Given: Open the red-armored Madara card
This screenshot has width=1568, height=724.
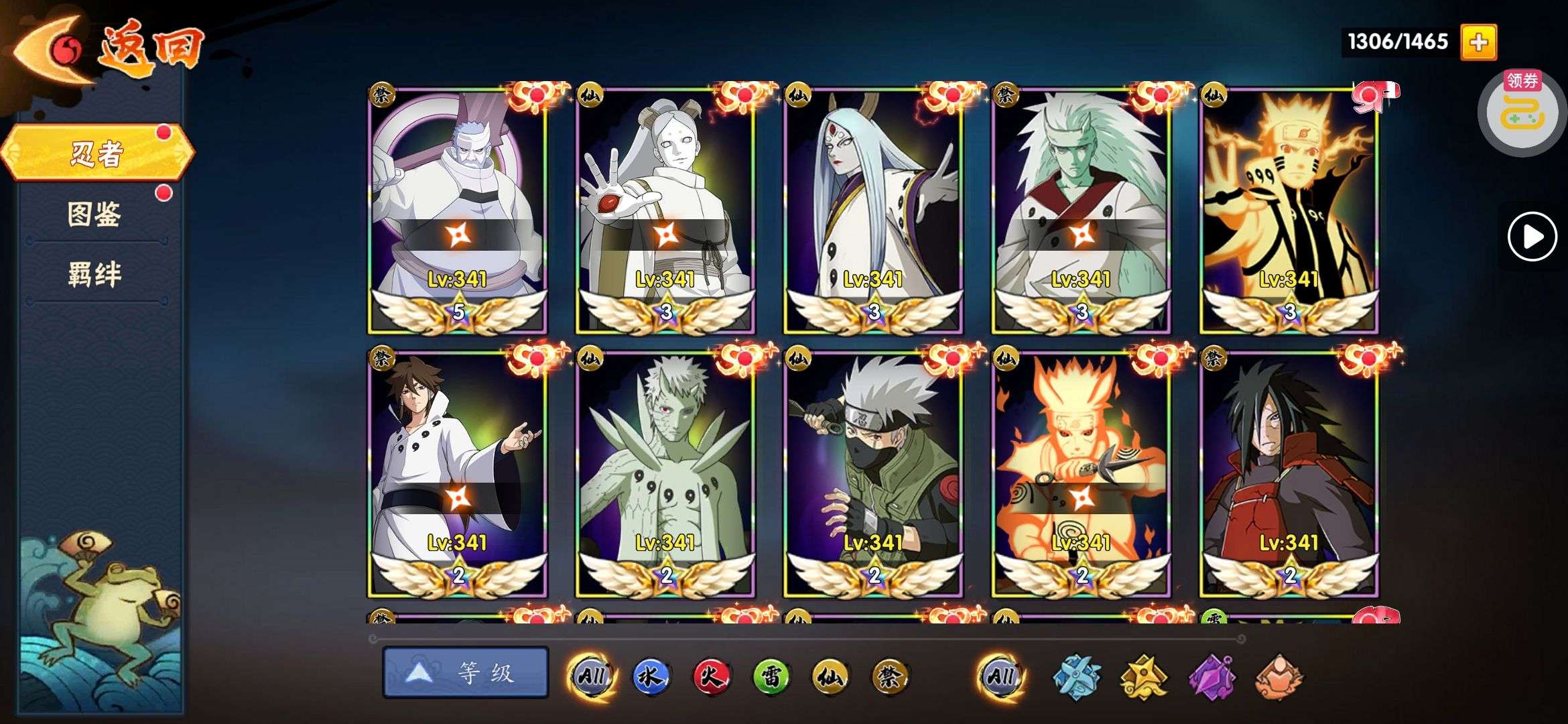Looking at the screenshot, I should click(x=1289, y=473).
